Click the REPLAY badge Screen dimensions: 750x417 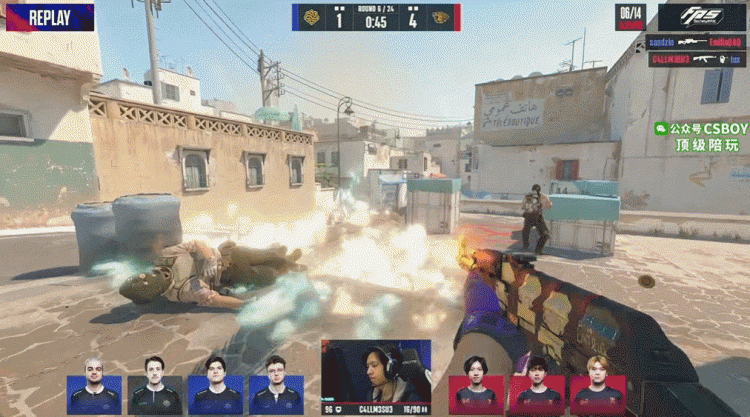[49, 17]
